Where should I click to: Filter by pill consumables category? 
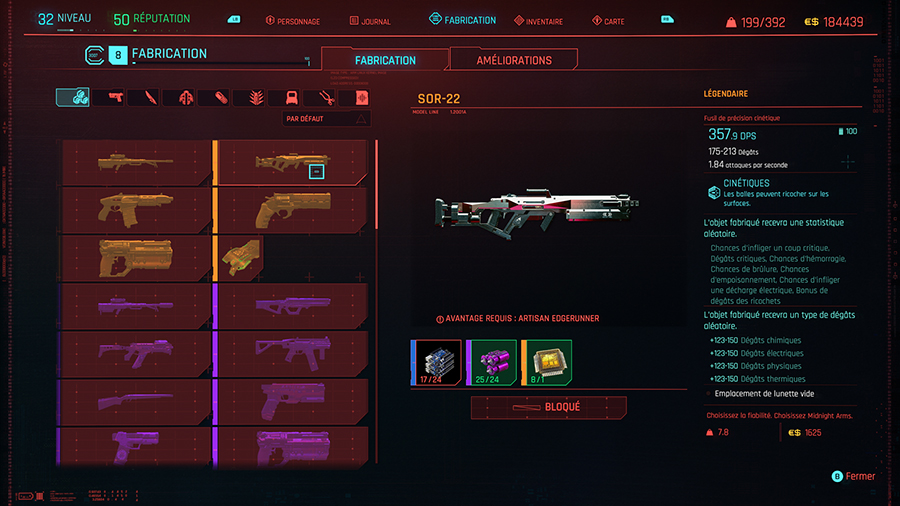click(x=220, y=97)
